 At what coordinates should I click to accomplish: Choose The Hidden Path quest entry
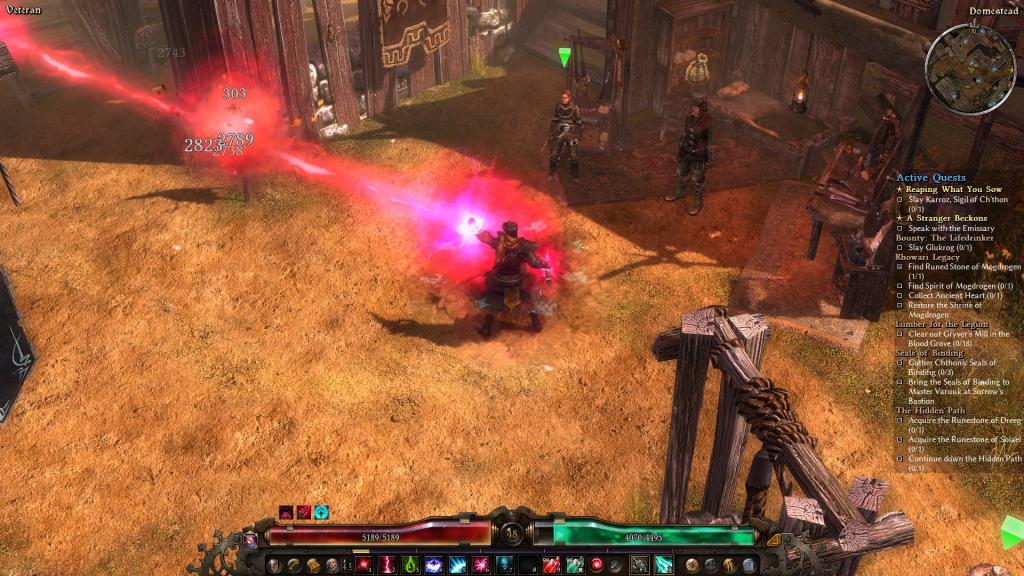pos(926,410)
